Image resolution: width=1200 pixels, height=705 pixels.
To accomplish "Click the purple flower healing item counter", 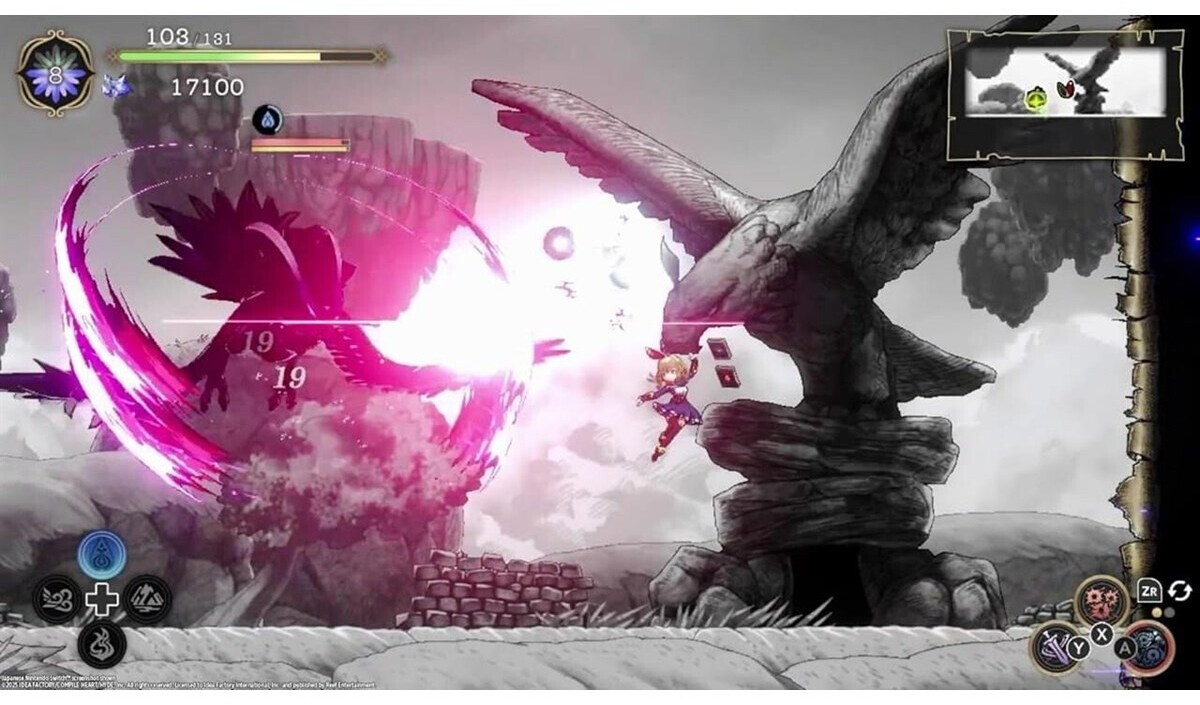I will 56,73.
